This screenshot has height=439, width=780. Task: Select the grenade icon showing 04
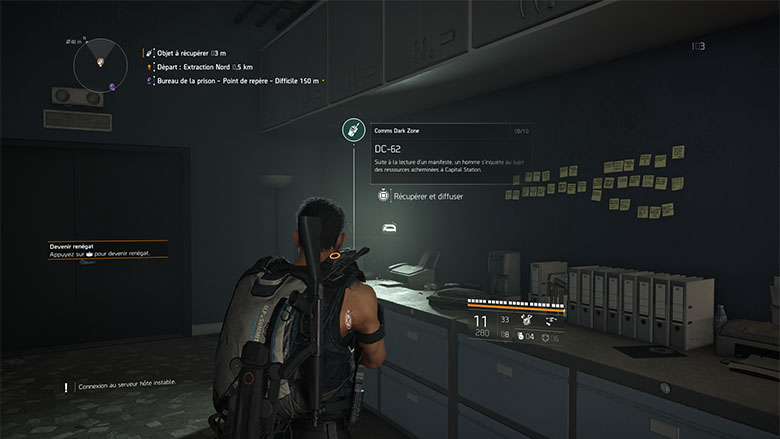[521, 335]
